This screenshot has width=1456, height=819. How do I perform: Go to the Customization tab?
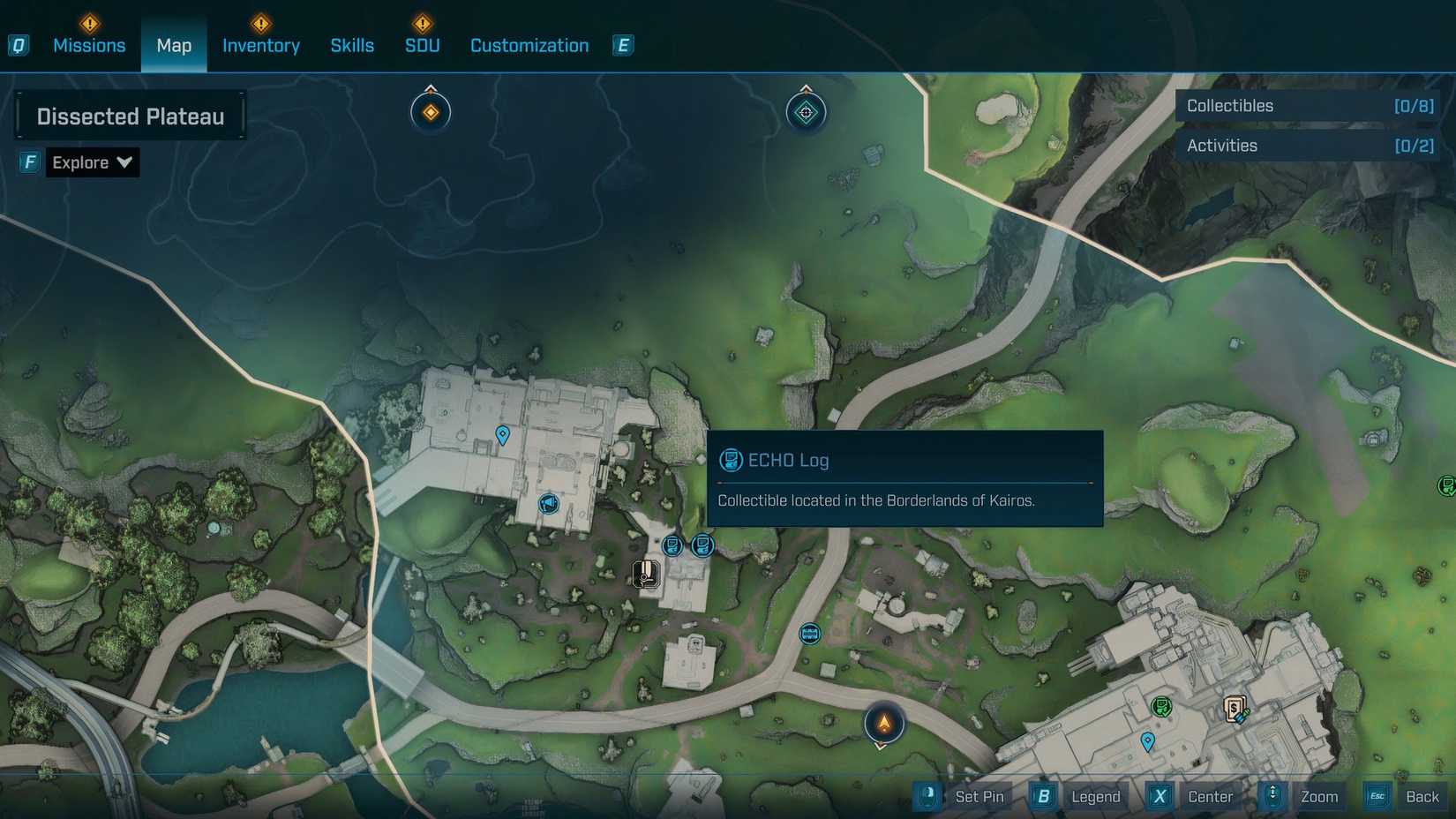point(529,45)
